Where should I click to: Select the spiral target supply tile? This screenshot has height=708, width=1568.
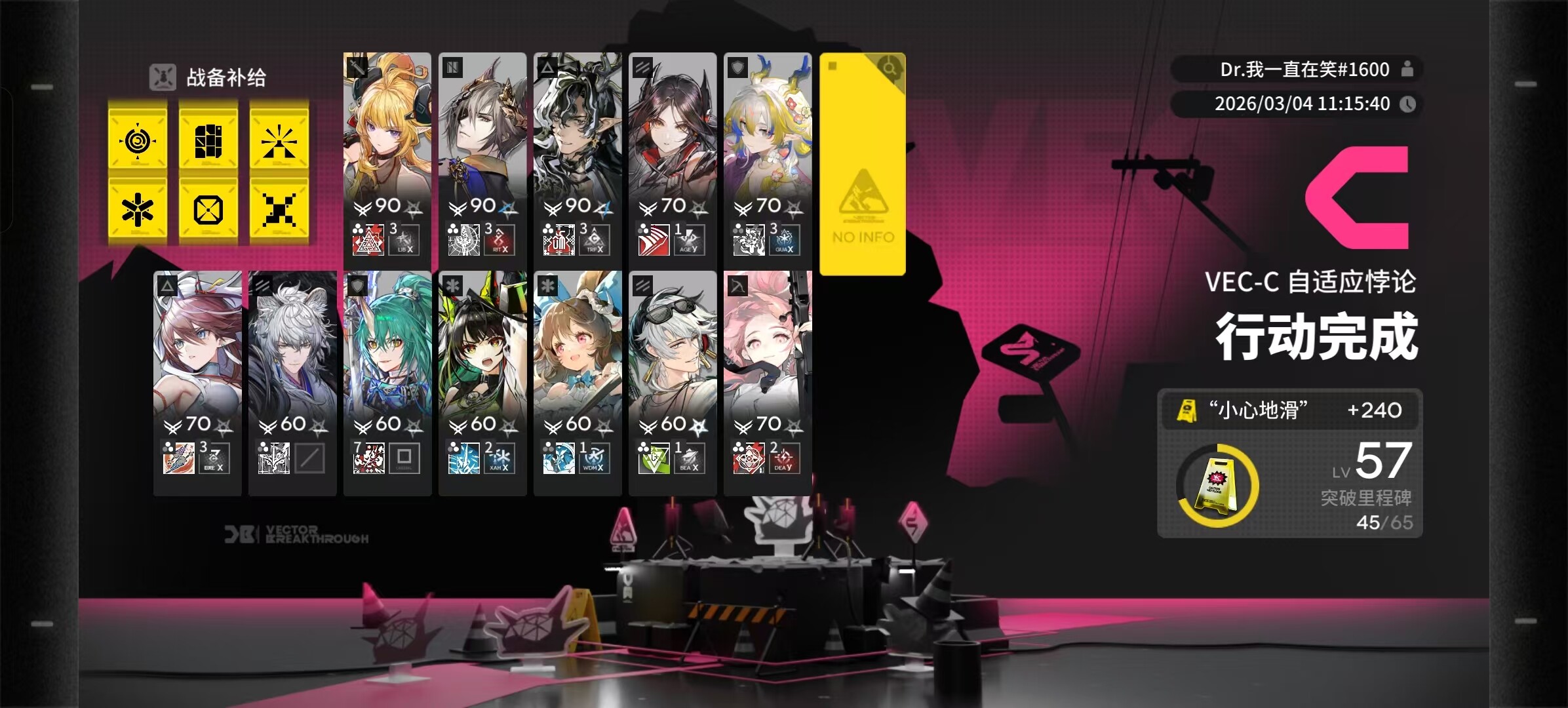coord(138,140)
